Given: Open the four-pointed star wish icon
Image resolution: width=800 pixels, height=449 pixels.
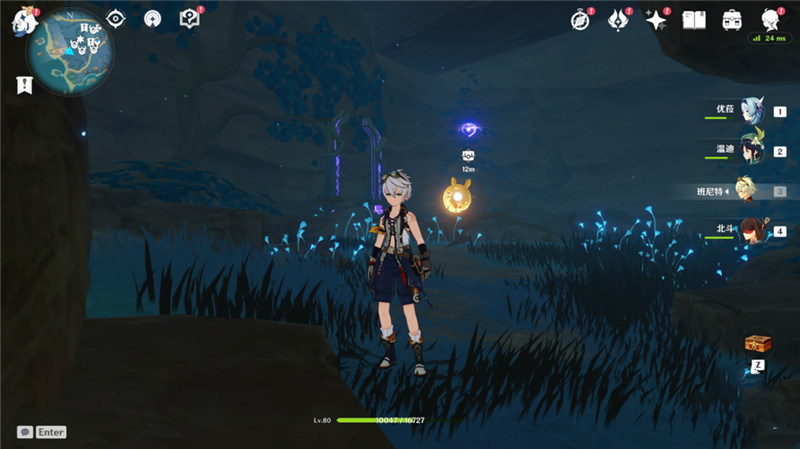Looking at the screenshot, I should click(x=656, y=20).
